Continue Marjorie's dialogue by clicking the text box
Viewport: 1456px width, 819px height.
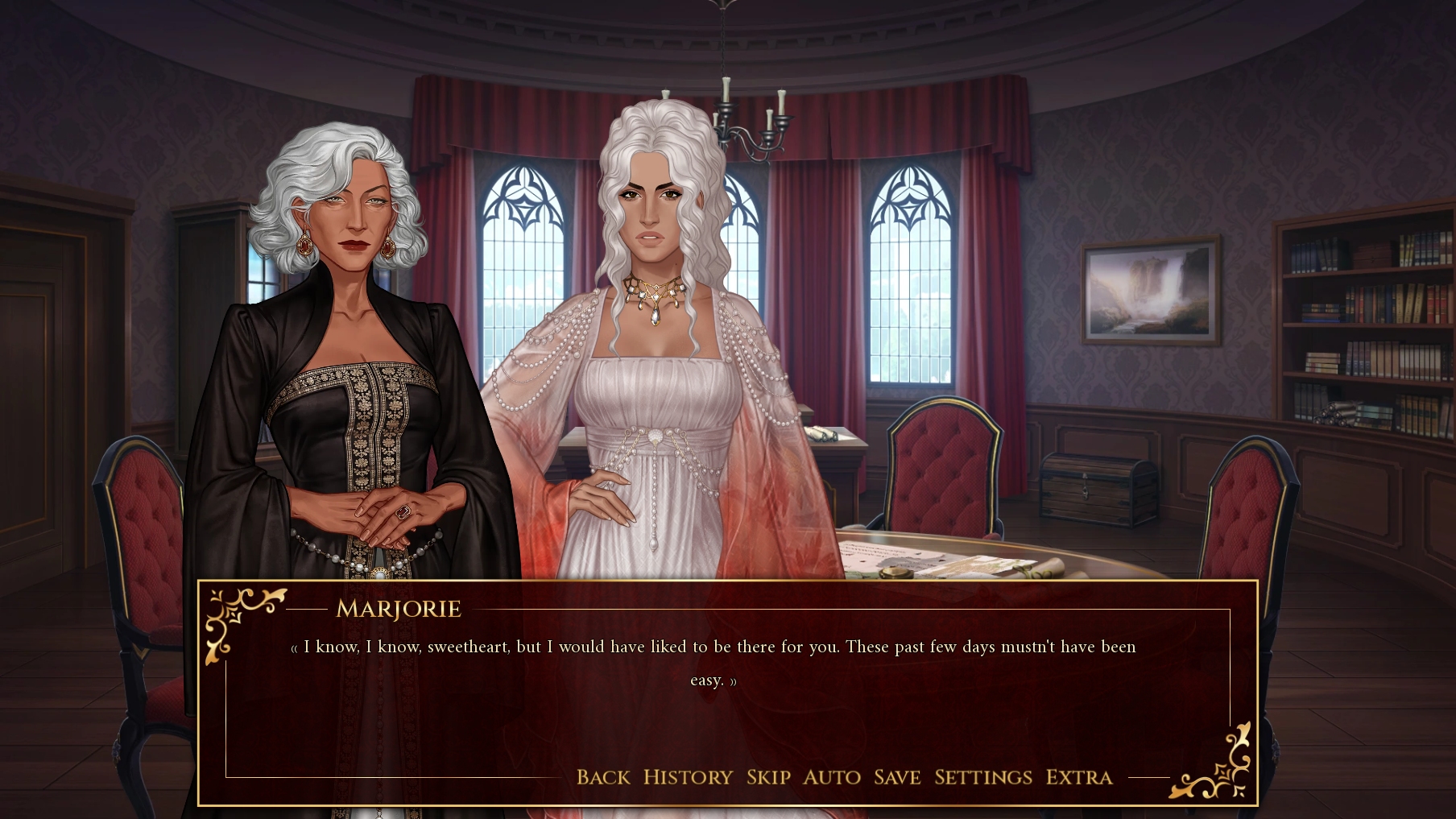pos(714,709)
